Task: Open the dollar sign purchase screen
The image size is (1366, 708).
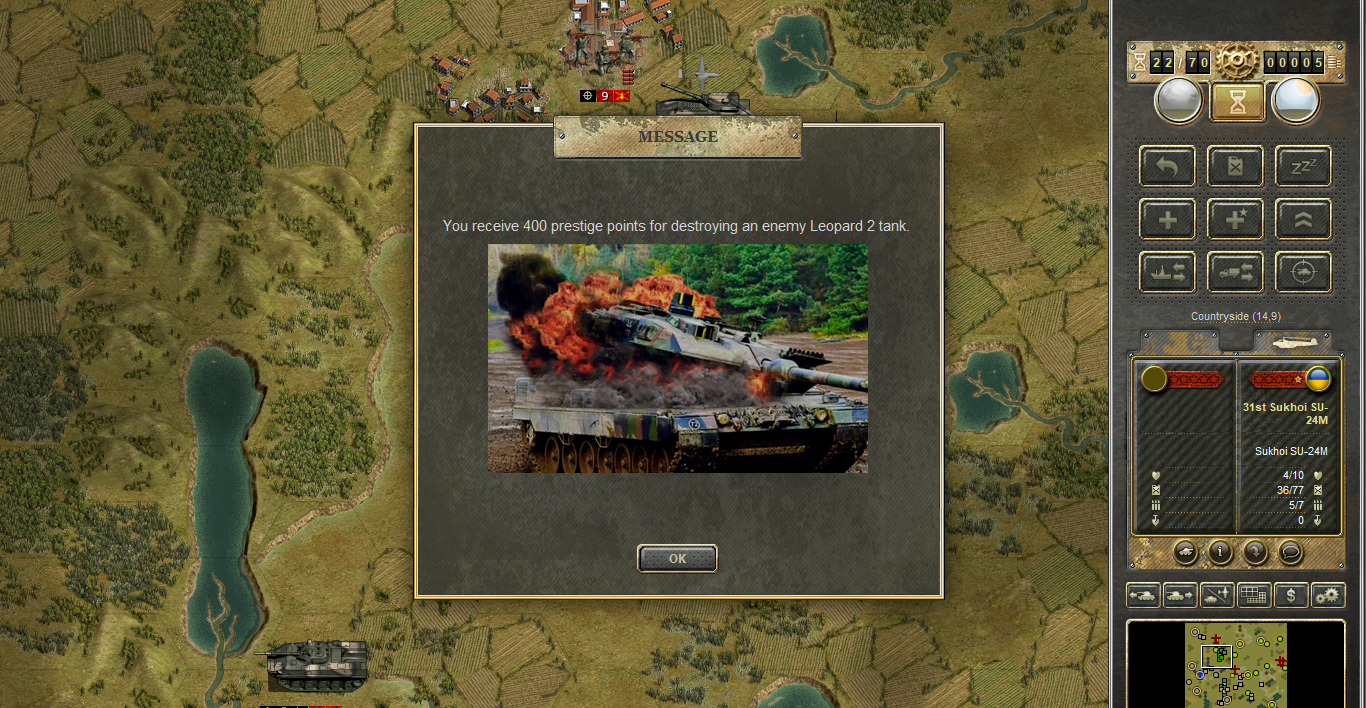Action: [1291, 595]
